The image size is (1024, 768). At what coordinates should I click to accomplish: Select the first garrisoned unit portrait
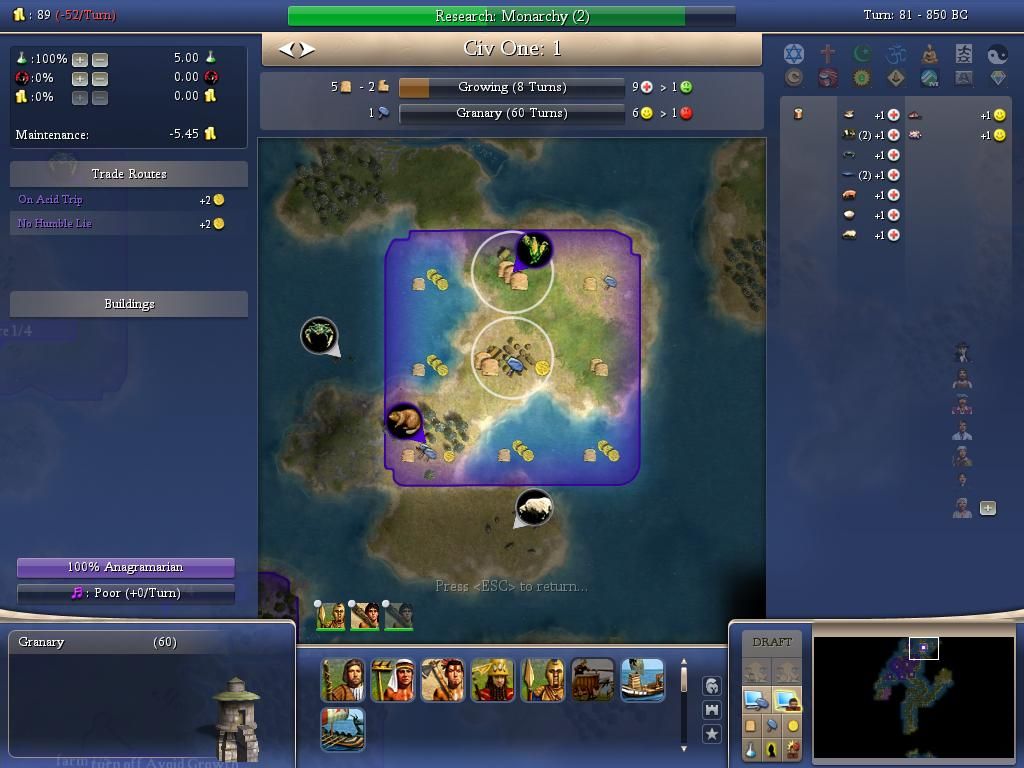(x=330, y=616)
